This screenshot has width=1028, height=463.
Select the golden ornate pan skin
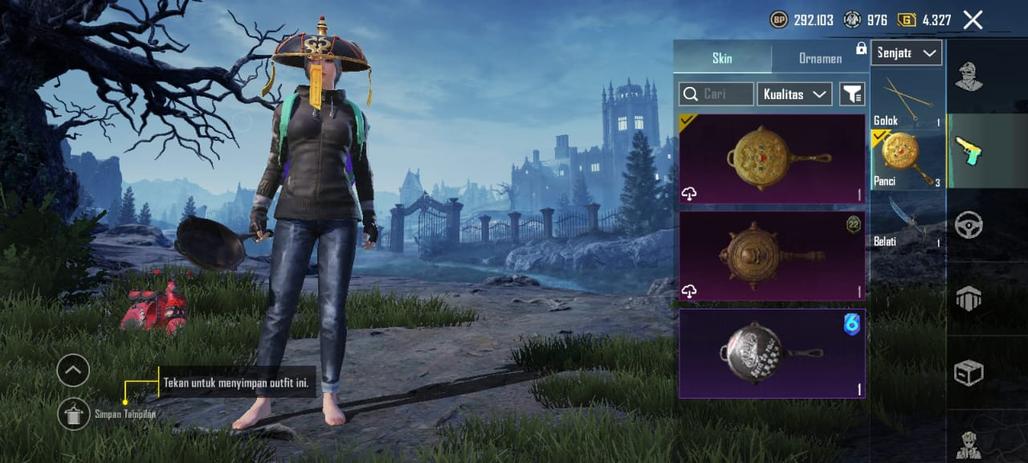click(x=772, y=159)
